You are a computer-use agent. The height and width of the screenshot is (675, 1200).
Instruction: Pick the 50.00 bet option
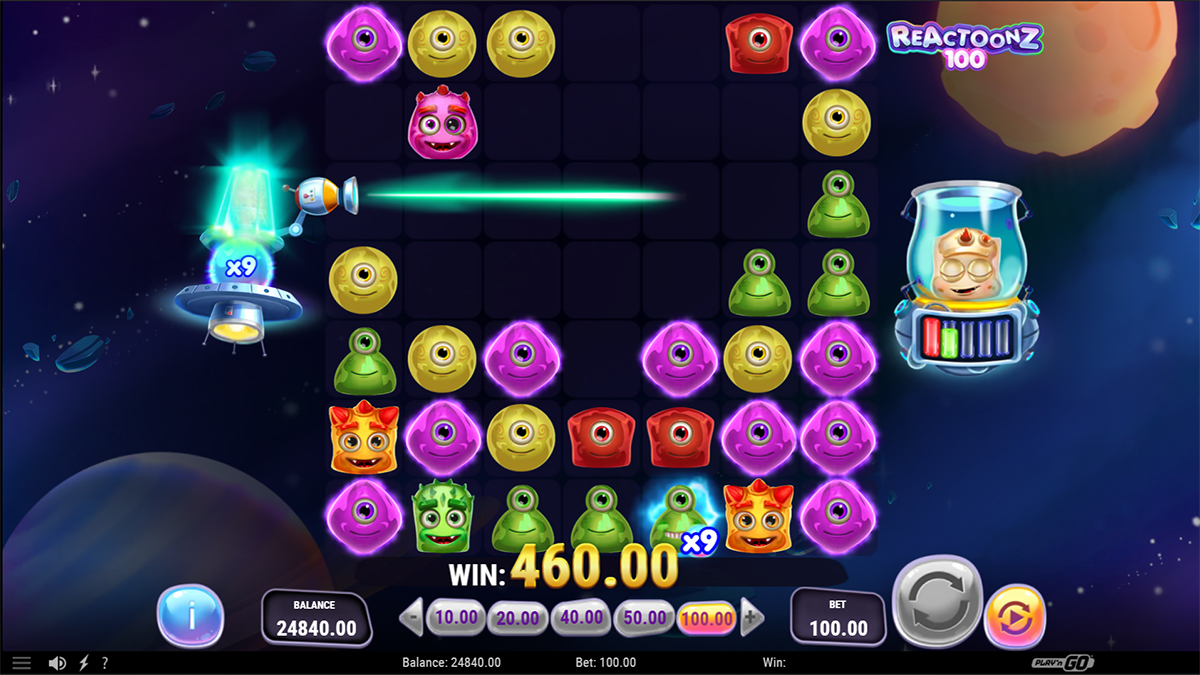coord(643,617)
